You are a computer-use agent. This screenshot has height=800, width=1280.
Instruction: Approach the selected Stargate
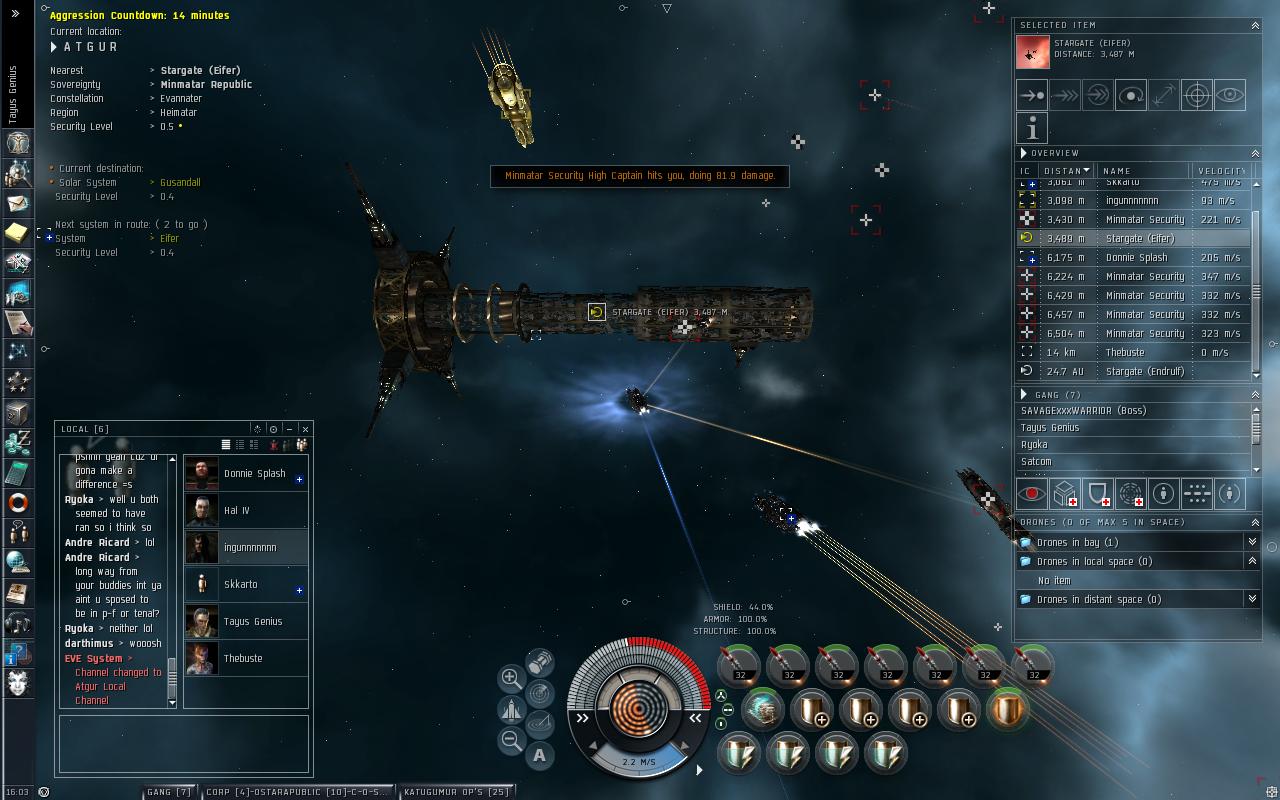click(x=1032, y=95)
